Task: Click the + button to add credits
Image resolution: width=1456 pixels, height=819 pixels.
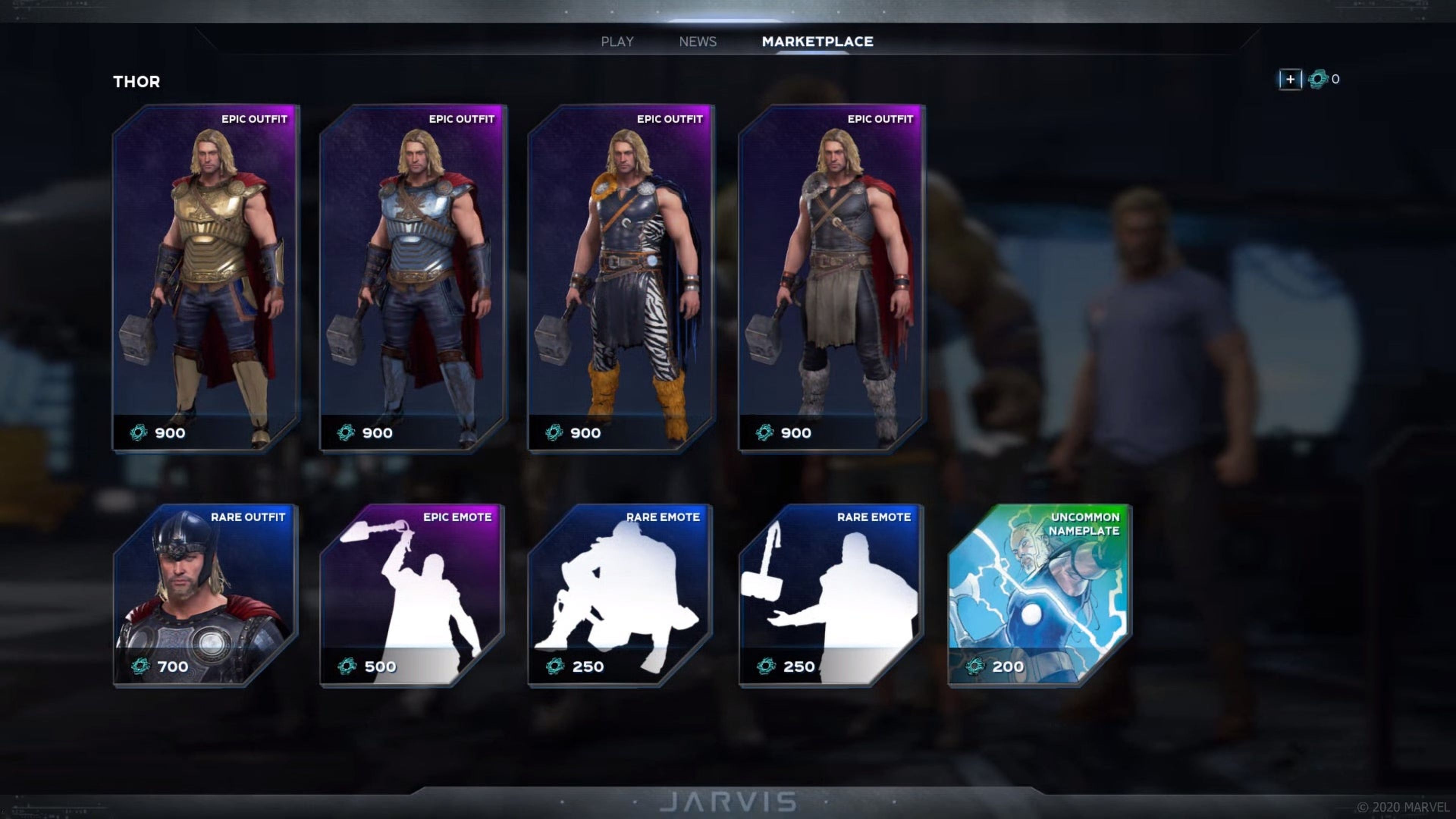Action: coord(1290,79)
